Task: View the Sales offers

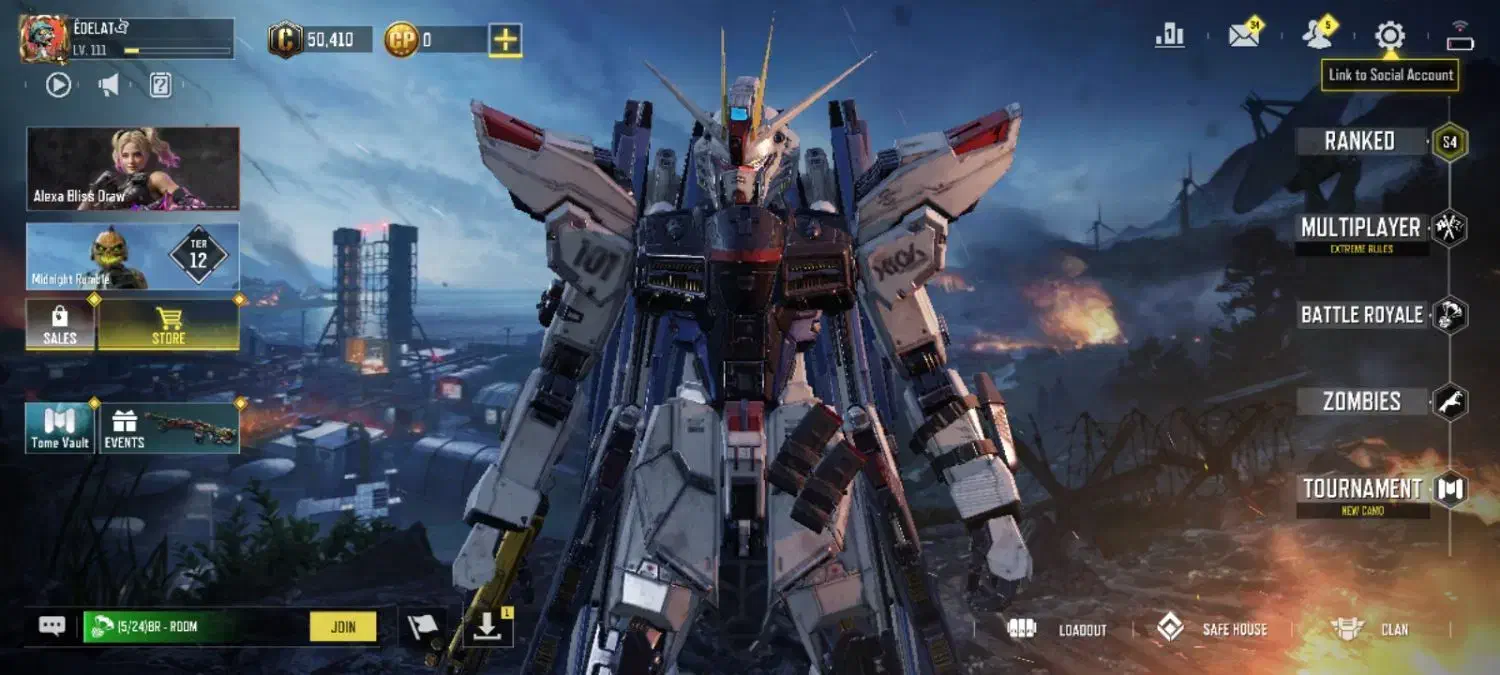Action: (x=60, y=325)
